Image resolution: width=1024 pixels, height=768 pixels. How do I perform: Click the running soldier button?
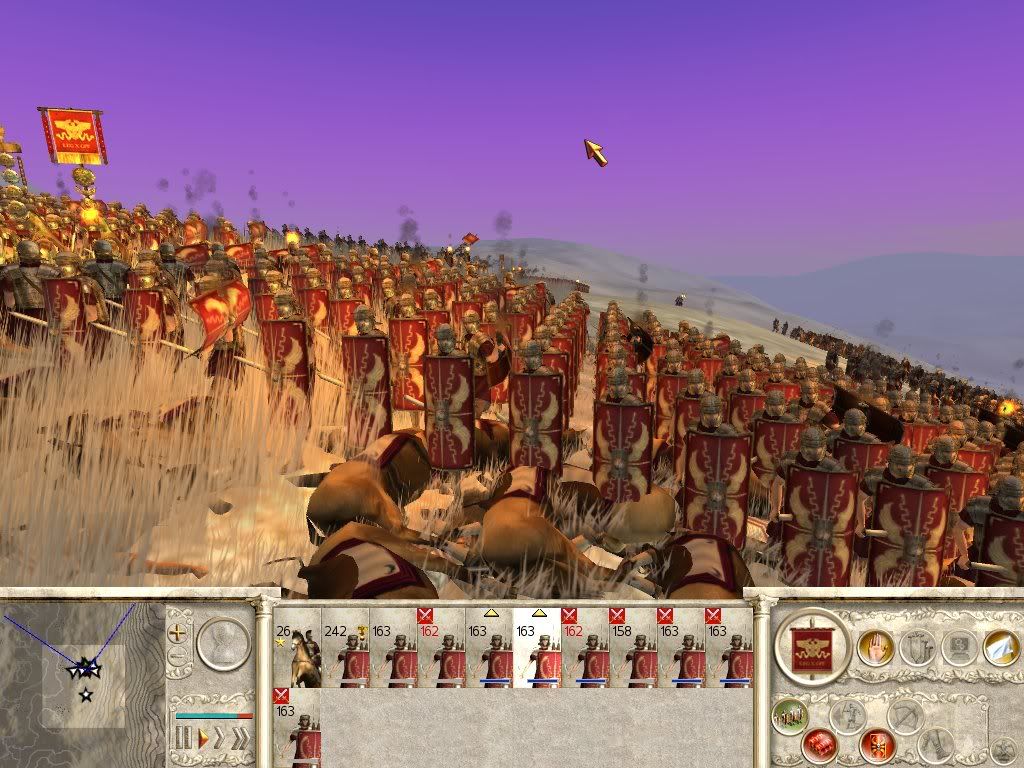click(x=848, y=716)
